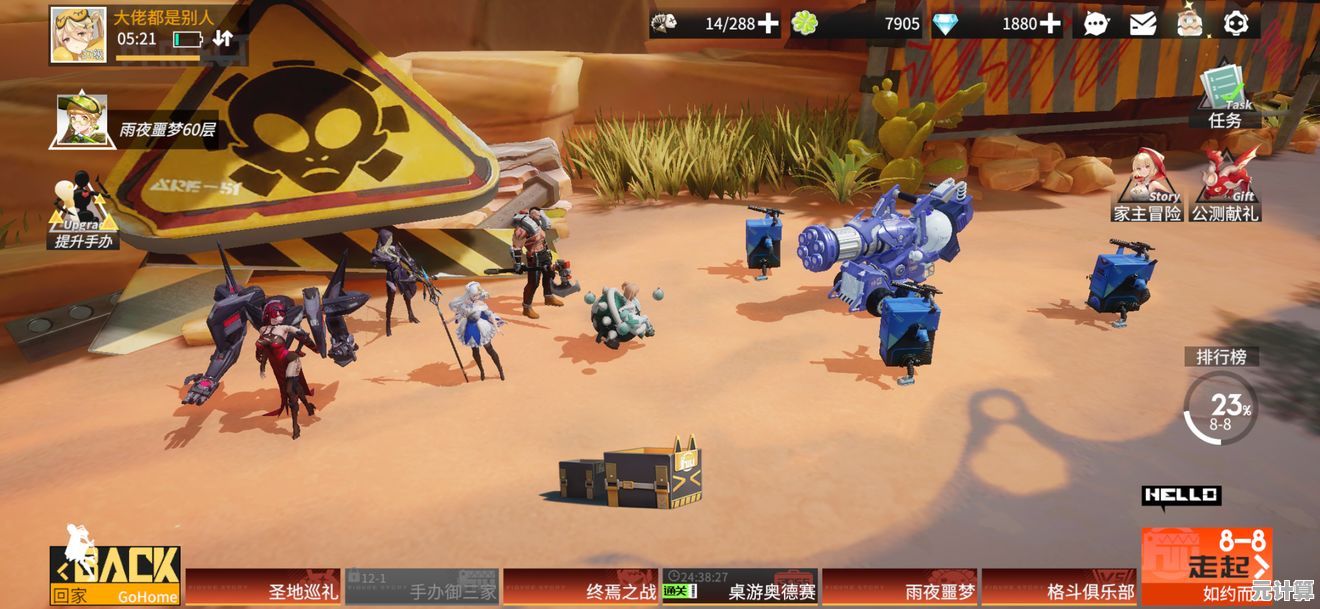Add diamonds with the 1880 plus button
Viewport: 1320px width, 609px height.
[x=1049, y=23]
